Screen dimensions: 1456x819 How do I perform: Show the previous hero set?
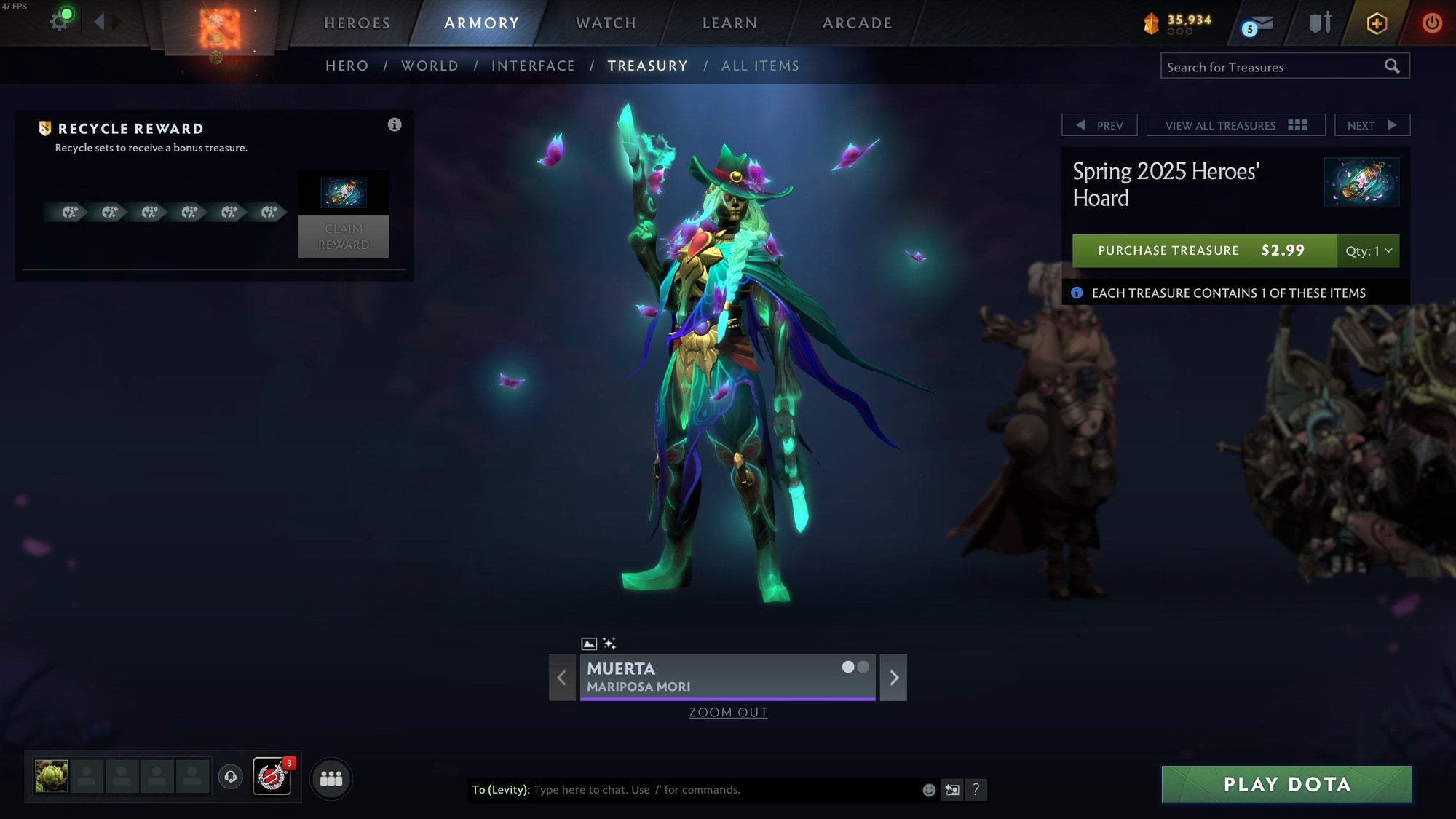[x=562, y=678]
